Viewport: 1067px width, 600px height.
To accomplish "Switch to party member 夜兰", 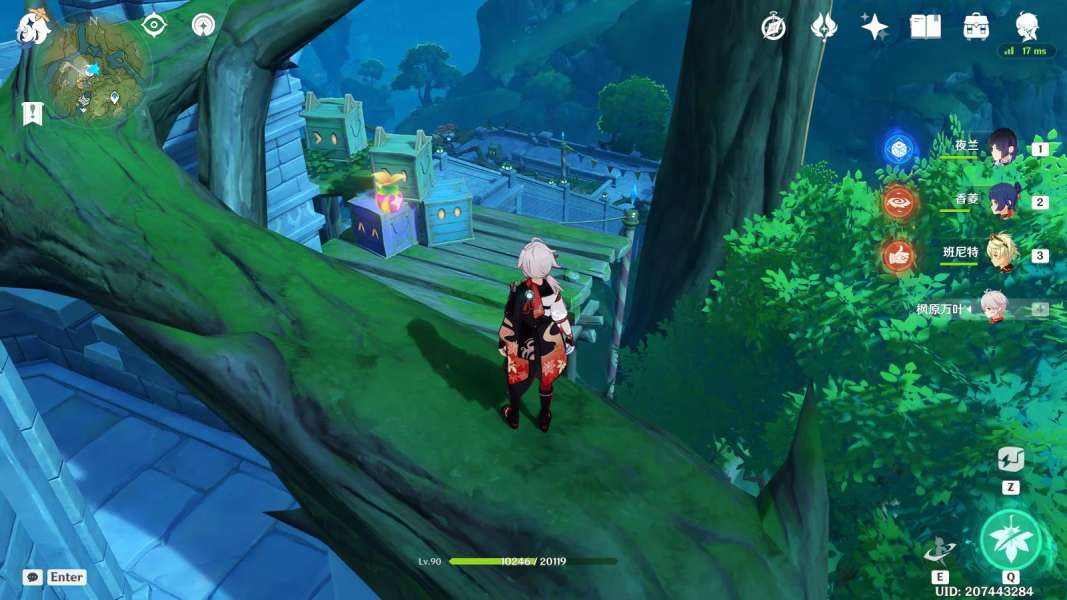I will pos(1002,148).
